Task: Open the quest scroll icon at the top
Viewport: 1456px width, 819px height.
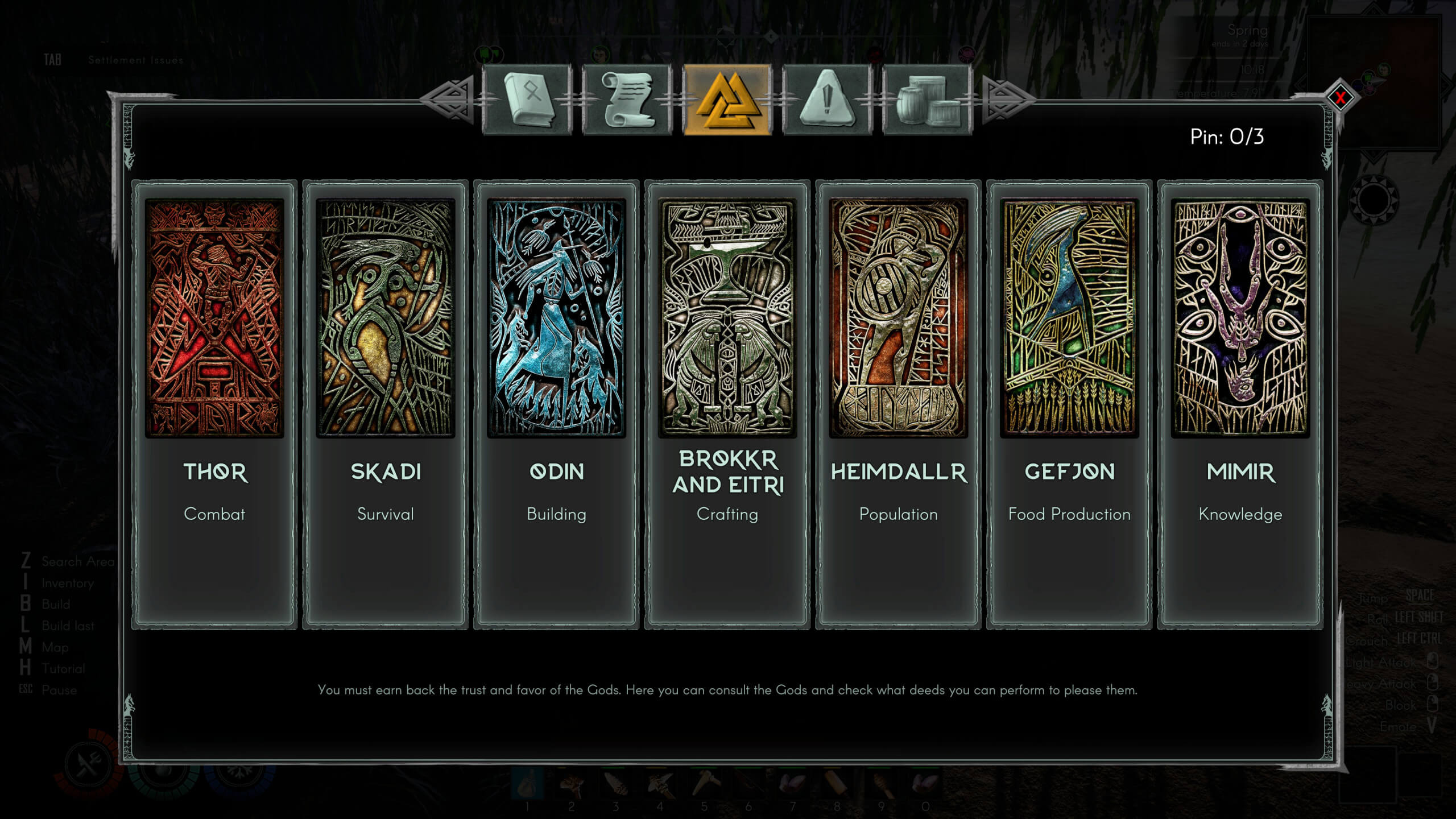Action: pyautogui.click(x=628, y=102)
